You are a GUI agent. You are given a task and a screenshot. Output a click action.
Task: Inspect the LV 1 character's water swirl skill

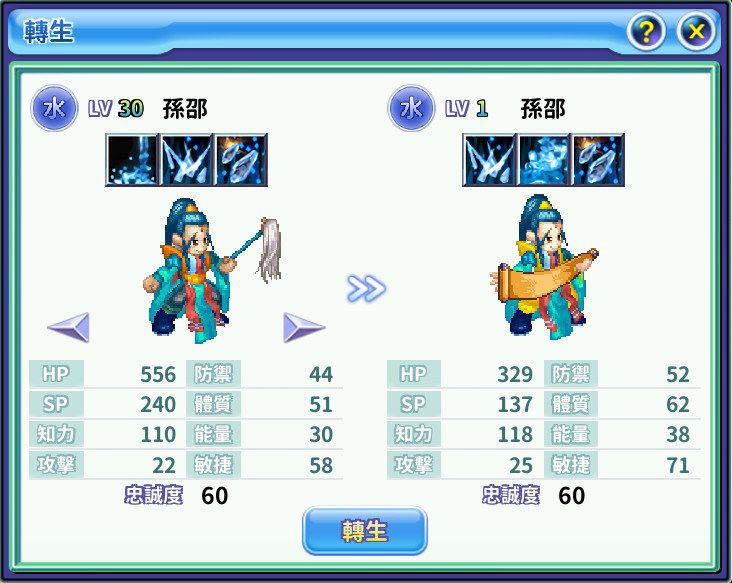pos(543,160)
